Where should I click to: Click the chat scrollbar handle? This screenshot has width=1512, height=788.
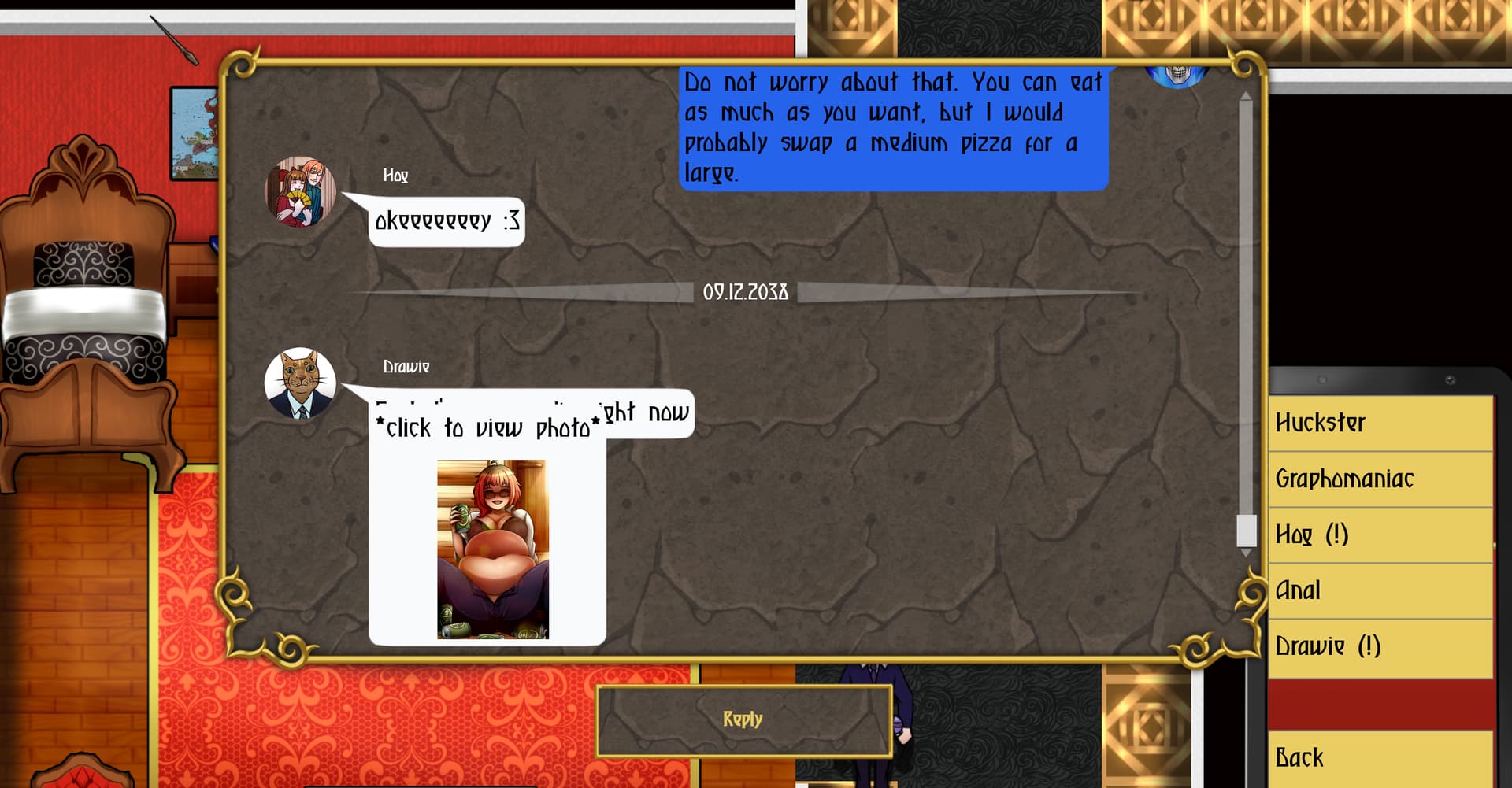[1246, 530]
